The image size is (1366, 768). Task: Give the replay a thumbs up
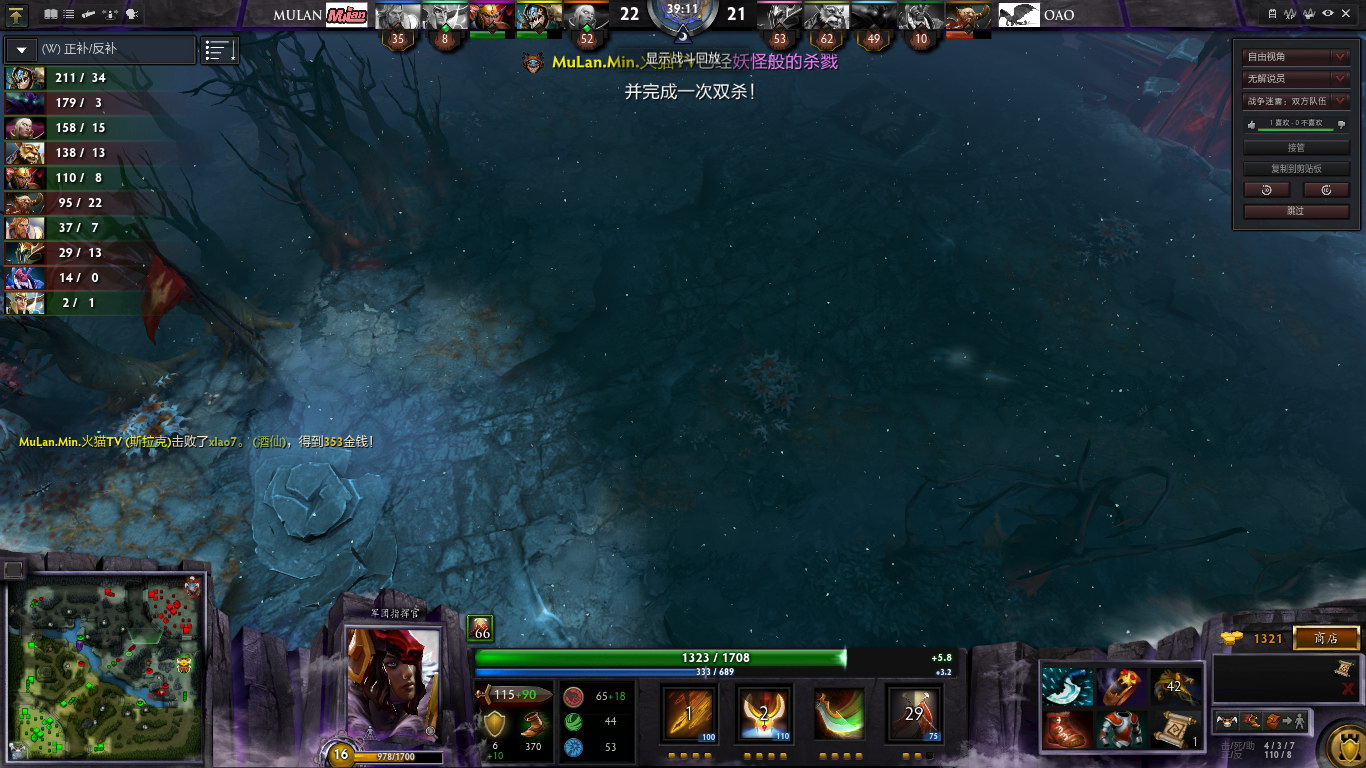click(x=1250, y=124)
